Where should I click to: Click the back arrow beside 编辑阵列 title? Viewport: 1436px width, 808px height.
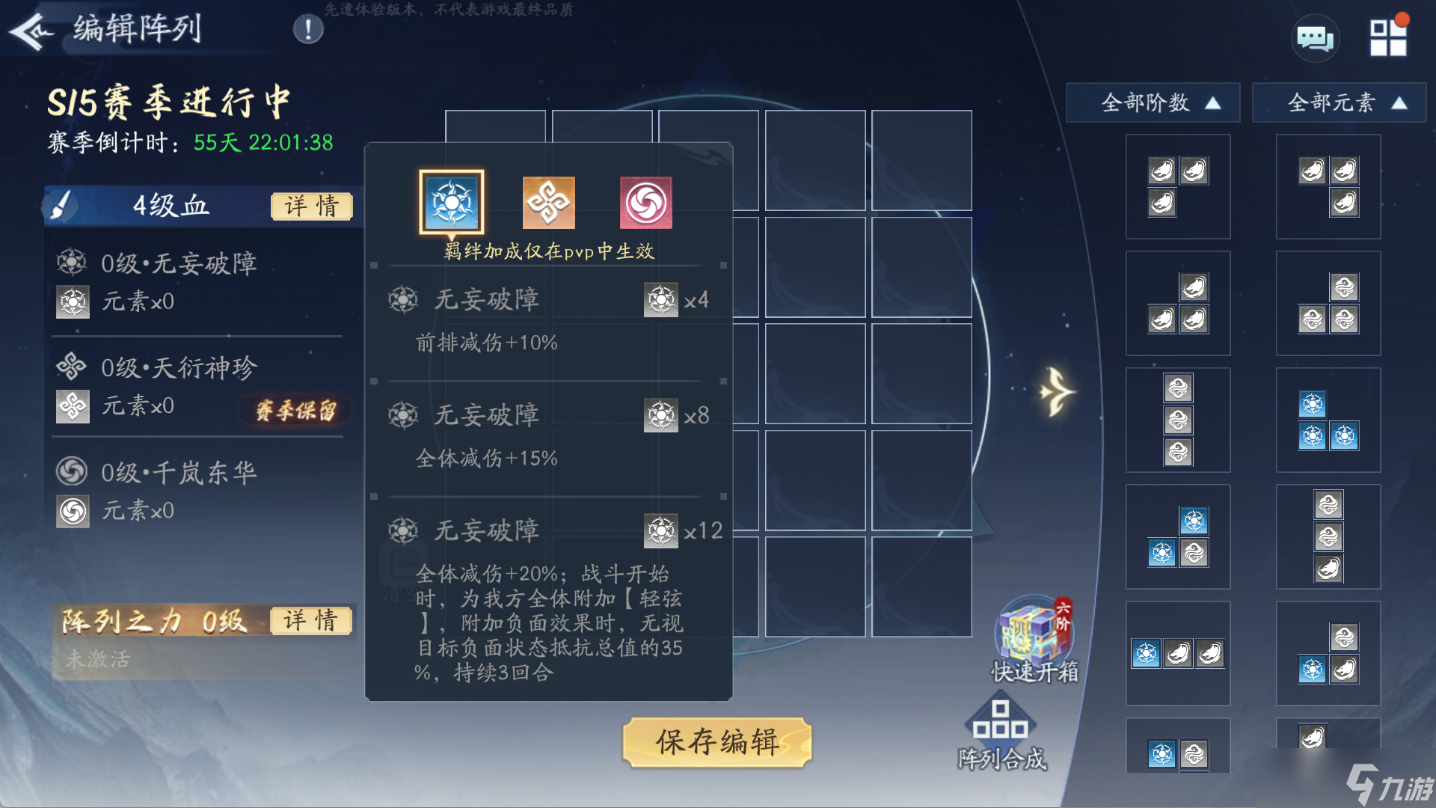(x=32, y=29)
